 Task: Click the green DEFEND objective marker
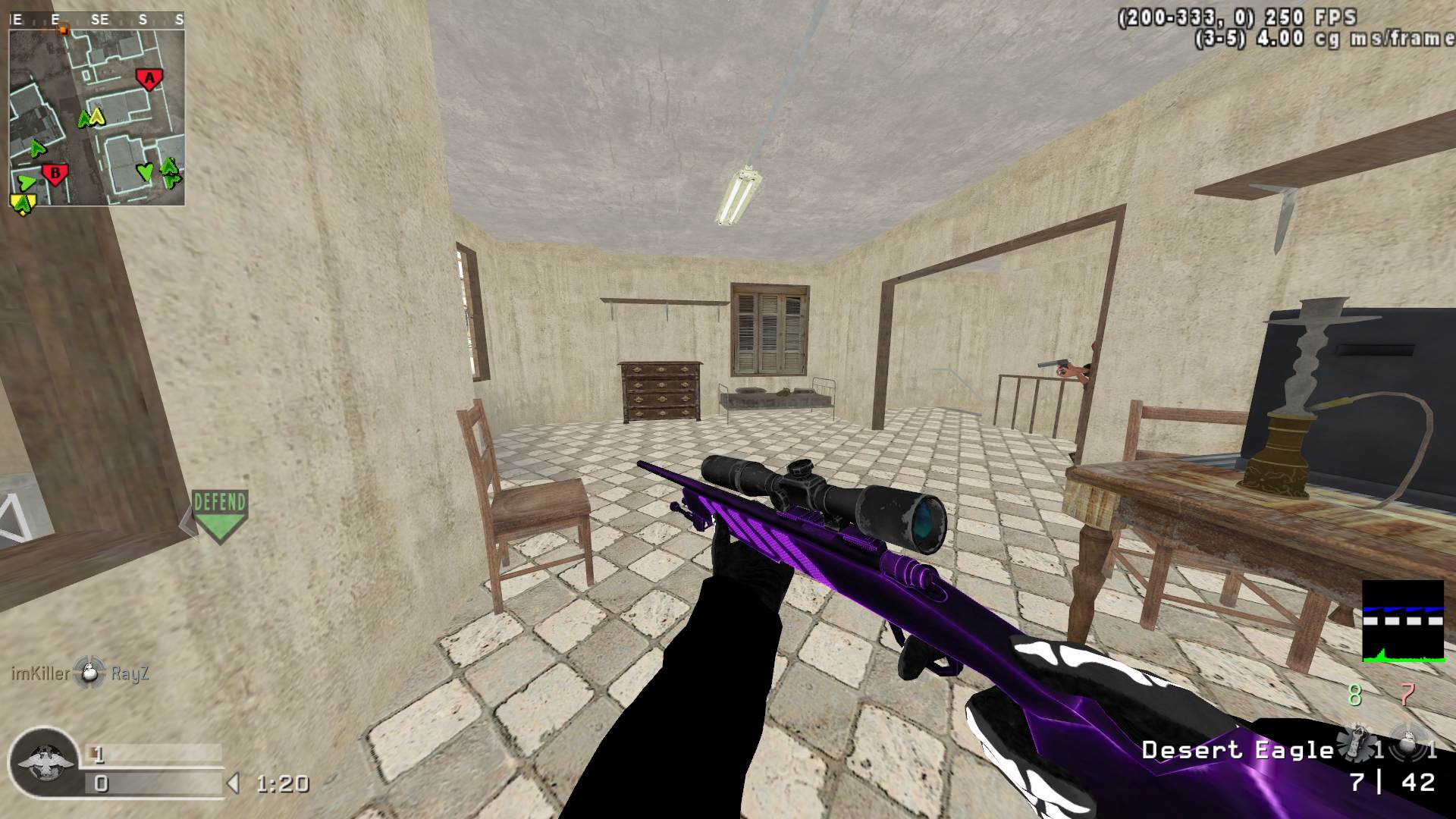[219, 515]
